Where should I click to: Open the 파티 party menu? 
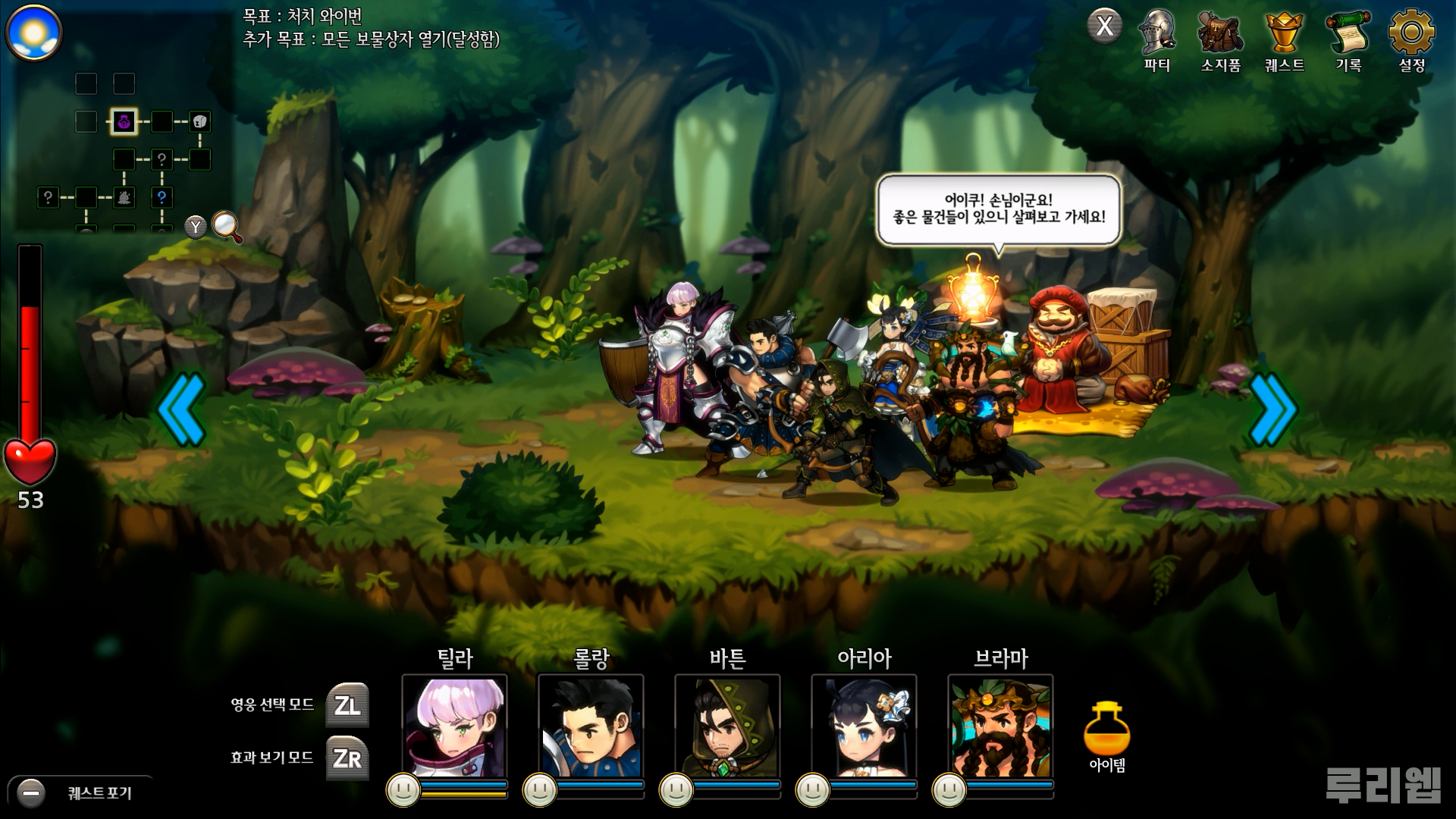1156,41
